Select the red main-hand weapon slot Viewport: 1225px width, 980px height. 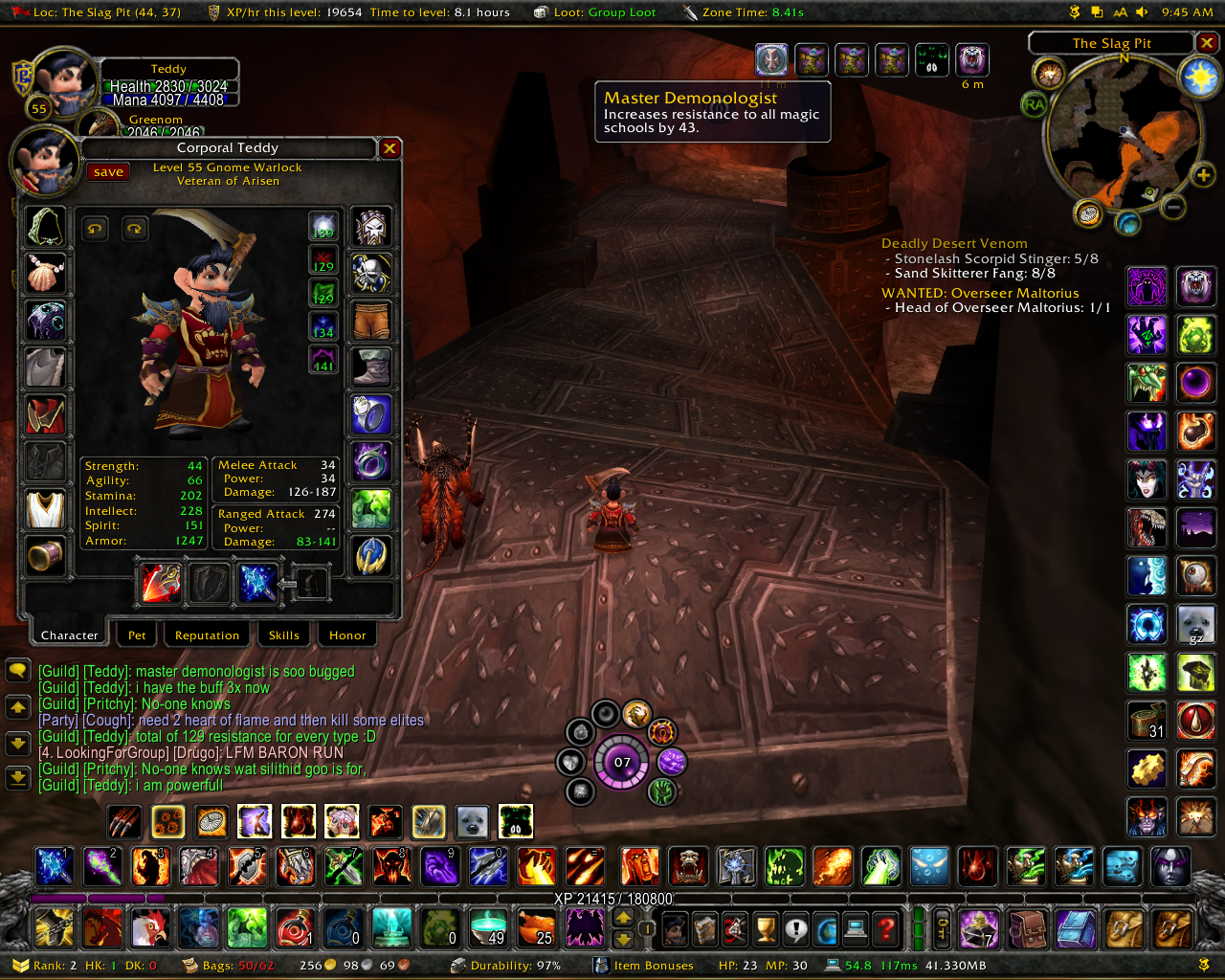click(x=160, y=583)
